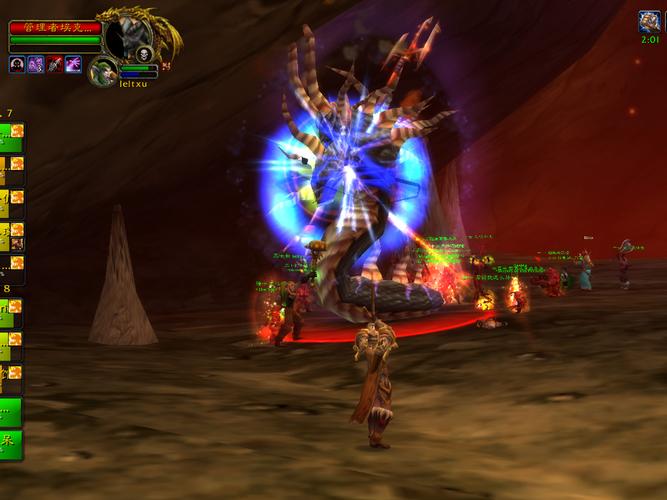667x500 pixels.
Task: Inspect the purple figure debuff icon
Action: point(36,64)
